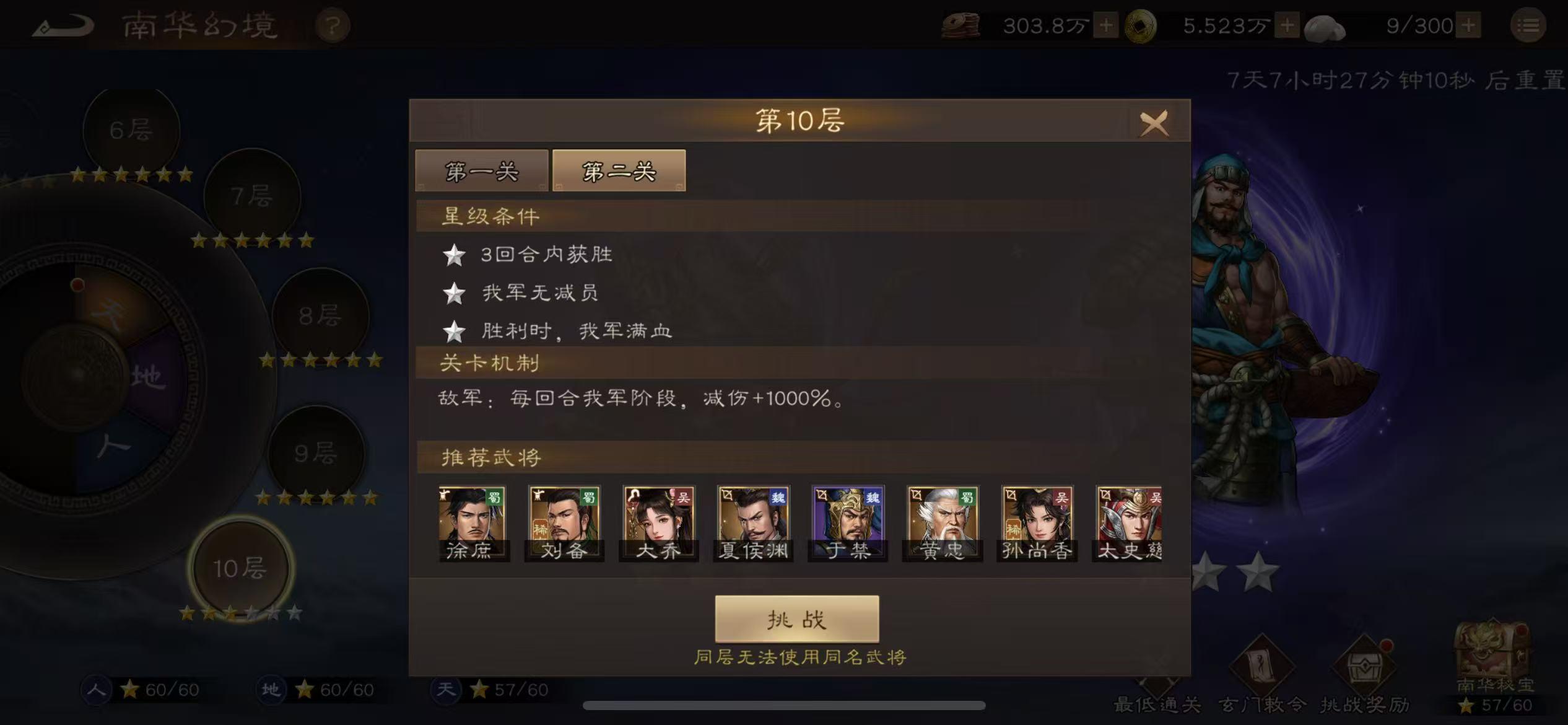Select the 刘备 recommended general portrait
This screenshot has height=725, width=1568.
563,522
